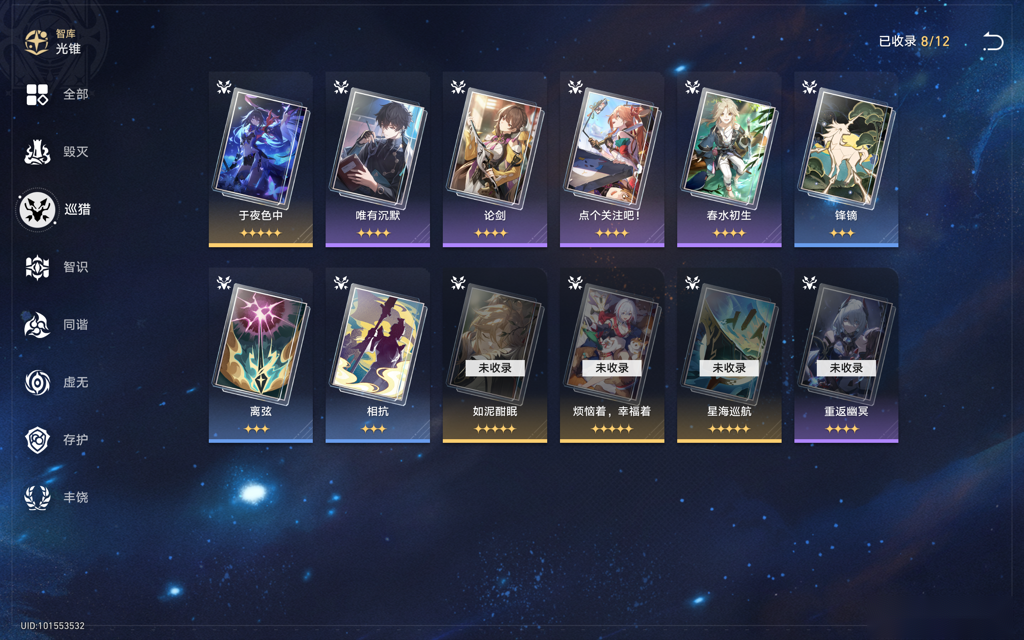Viewport: 1024px width, 640px height.
Task: Select the 唯有沉默 light cone card
Action: click(378, 158)
